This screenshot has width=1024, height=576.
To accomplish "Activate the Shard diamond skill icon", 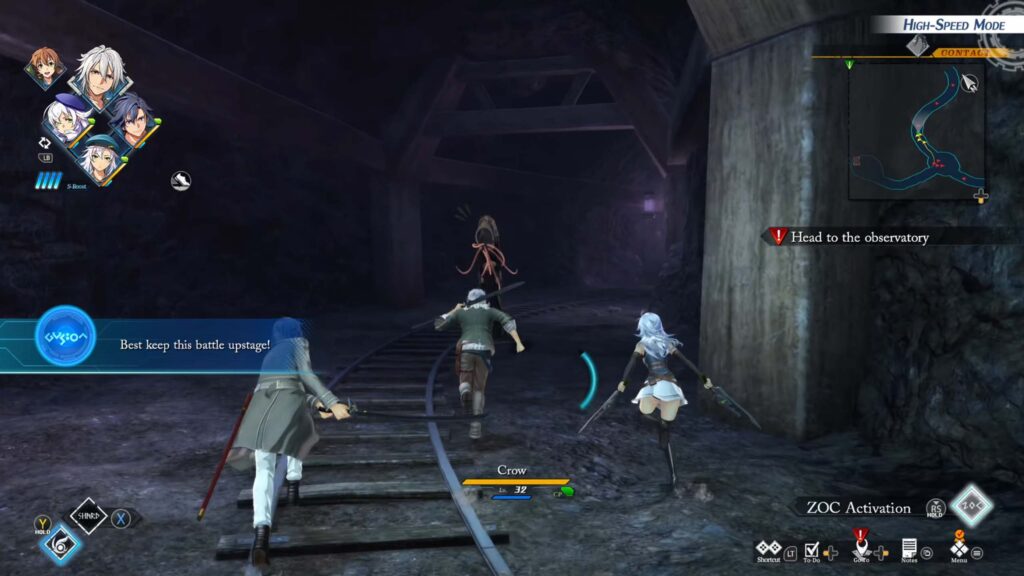I will pyautogui.click(x=88, y=517).
